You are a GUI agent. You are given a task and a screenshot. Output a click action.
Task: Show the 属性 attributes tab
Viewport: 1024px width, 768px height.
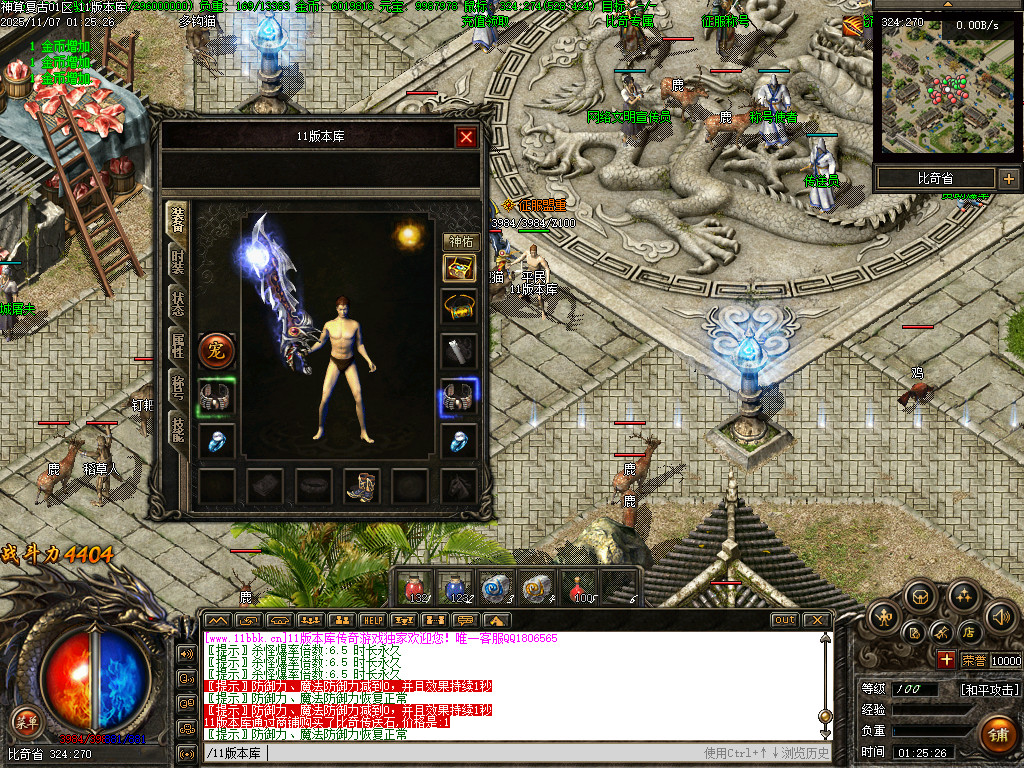point(177,346)
